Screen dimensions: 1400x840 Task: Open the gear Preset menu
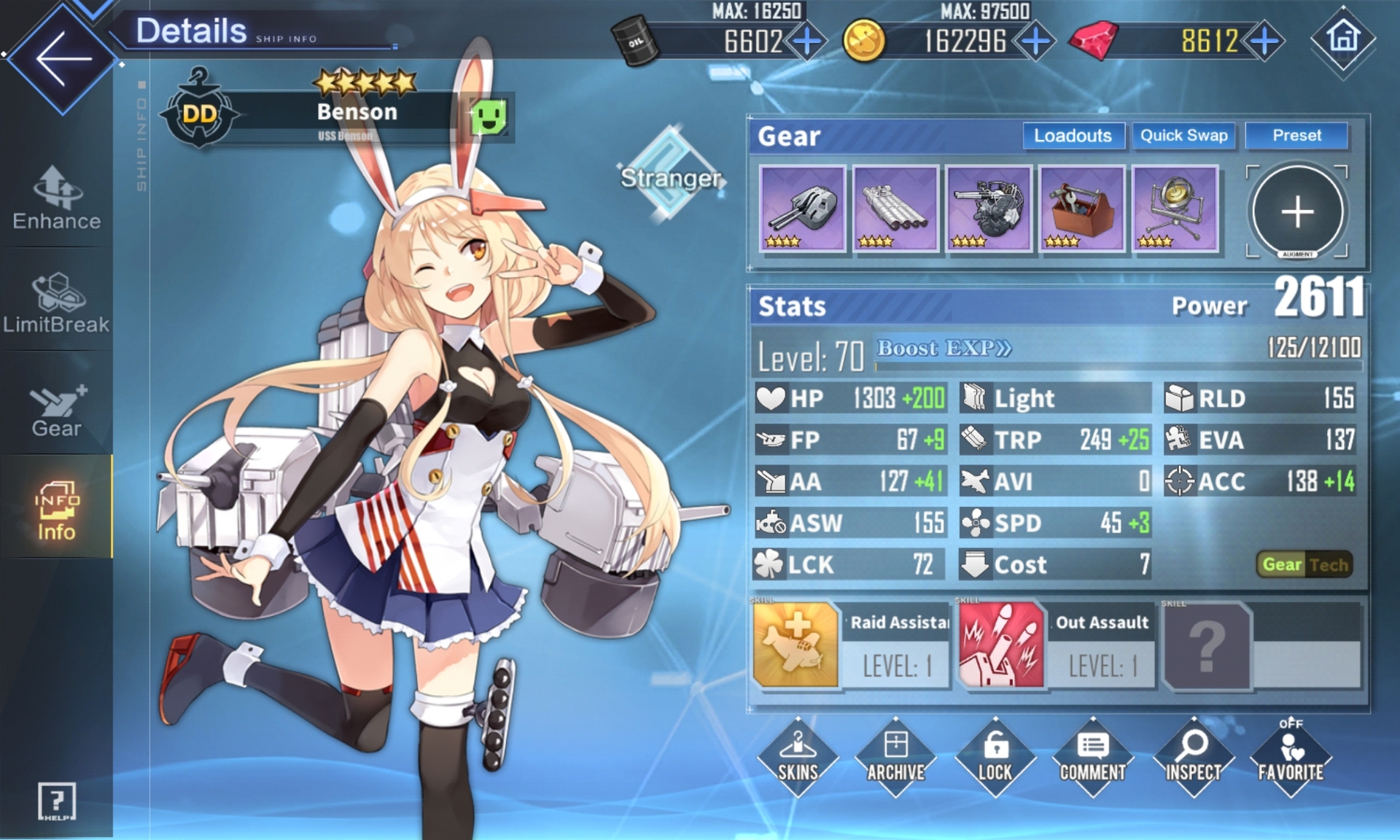[x=1296, y=136]
